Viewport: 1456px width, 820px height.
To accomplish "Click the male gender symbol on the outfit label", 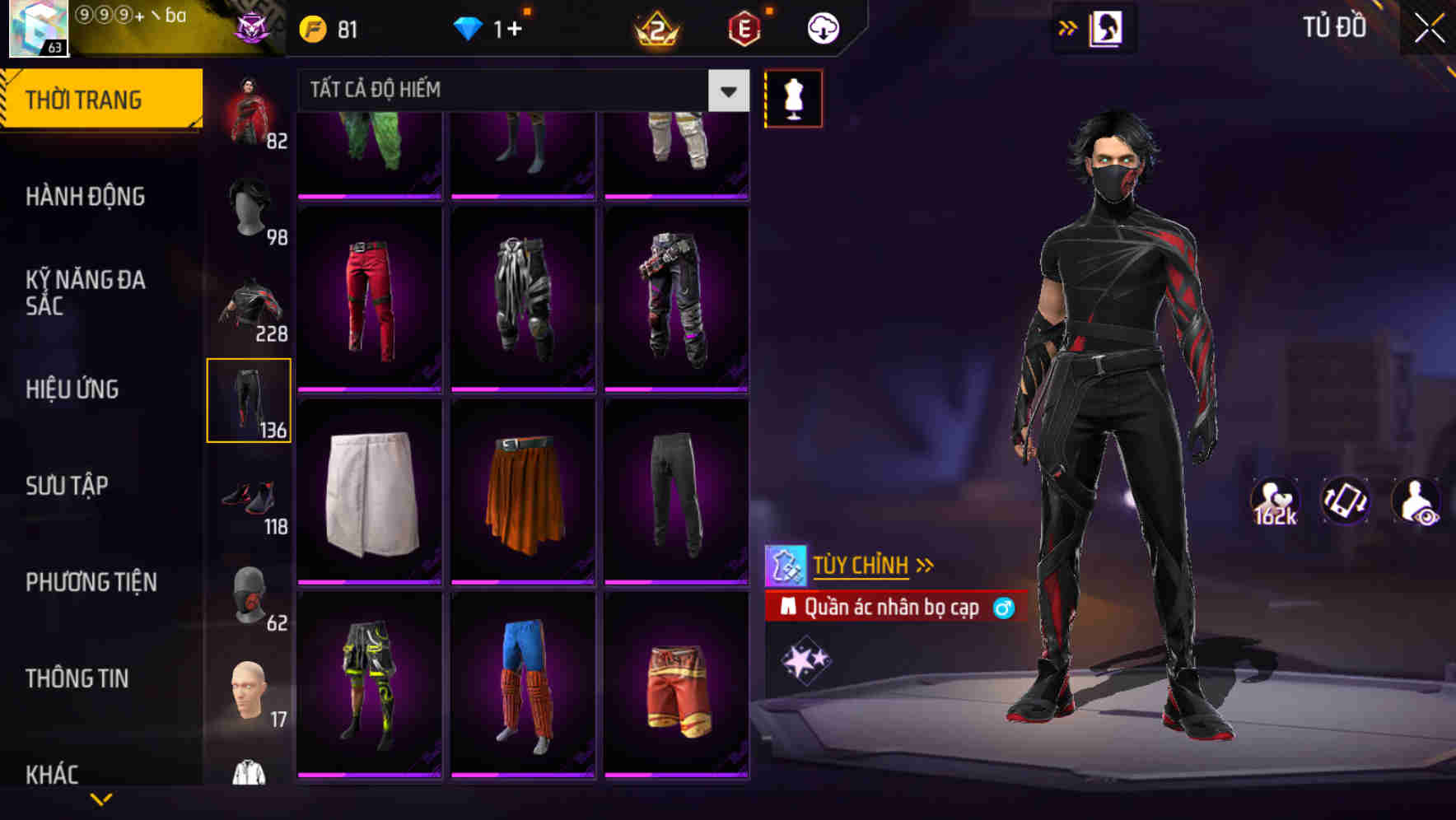I will [x=1003, y=608].
